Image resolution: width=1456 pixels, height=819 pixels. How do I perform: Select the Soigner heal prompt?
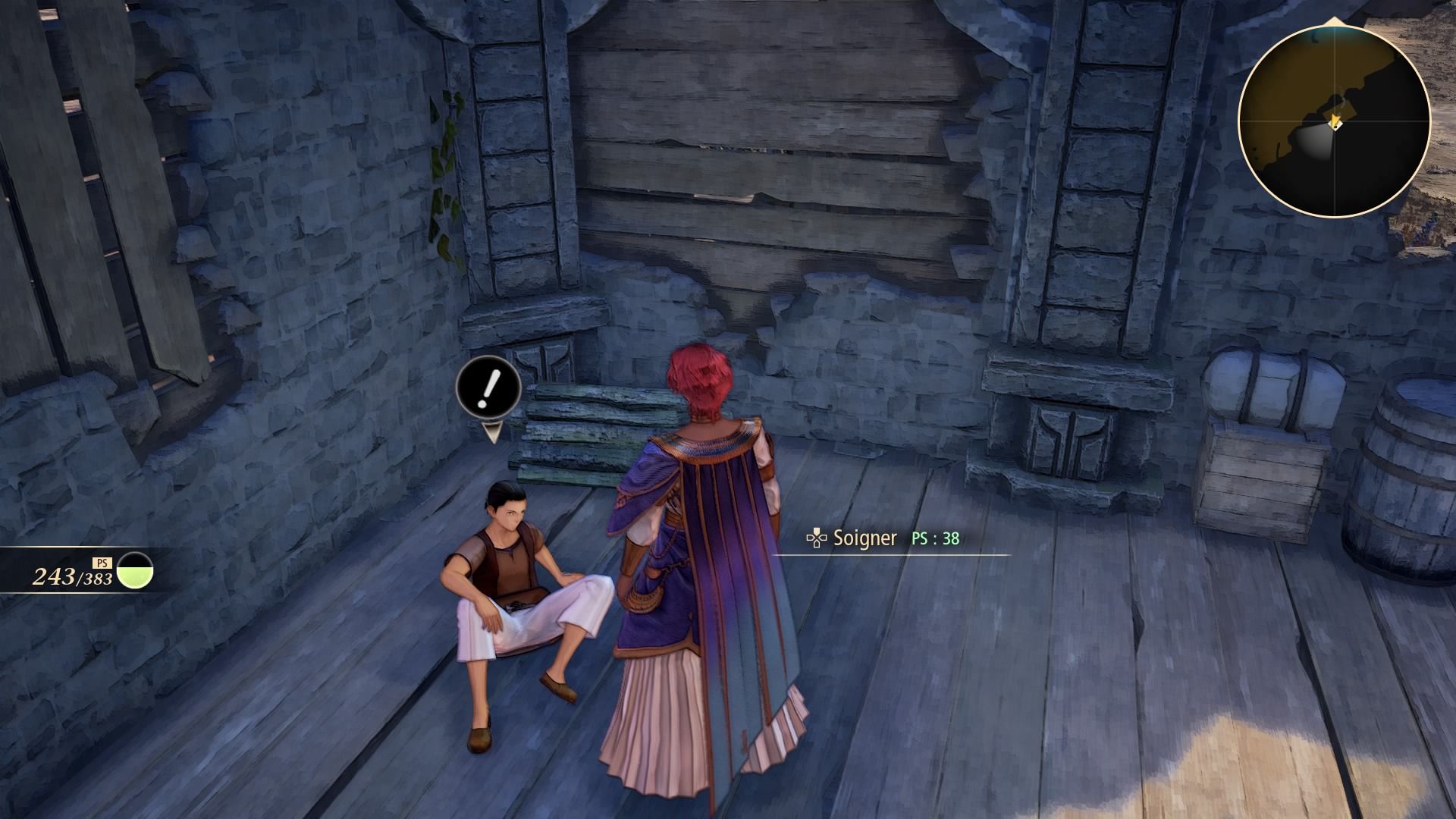click(x=864, y=538)
